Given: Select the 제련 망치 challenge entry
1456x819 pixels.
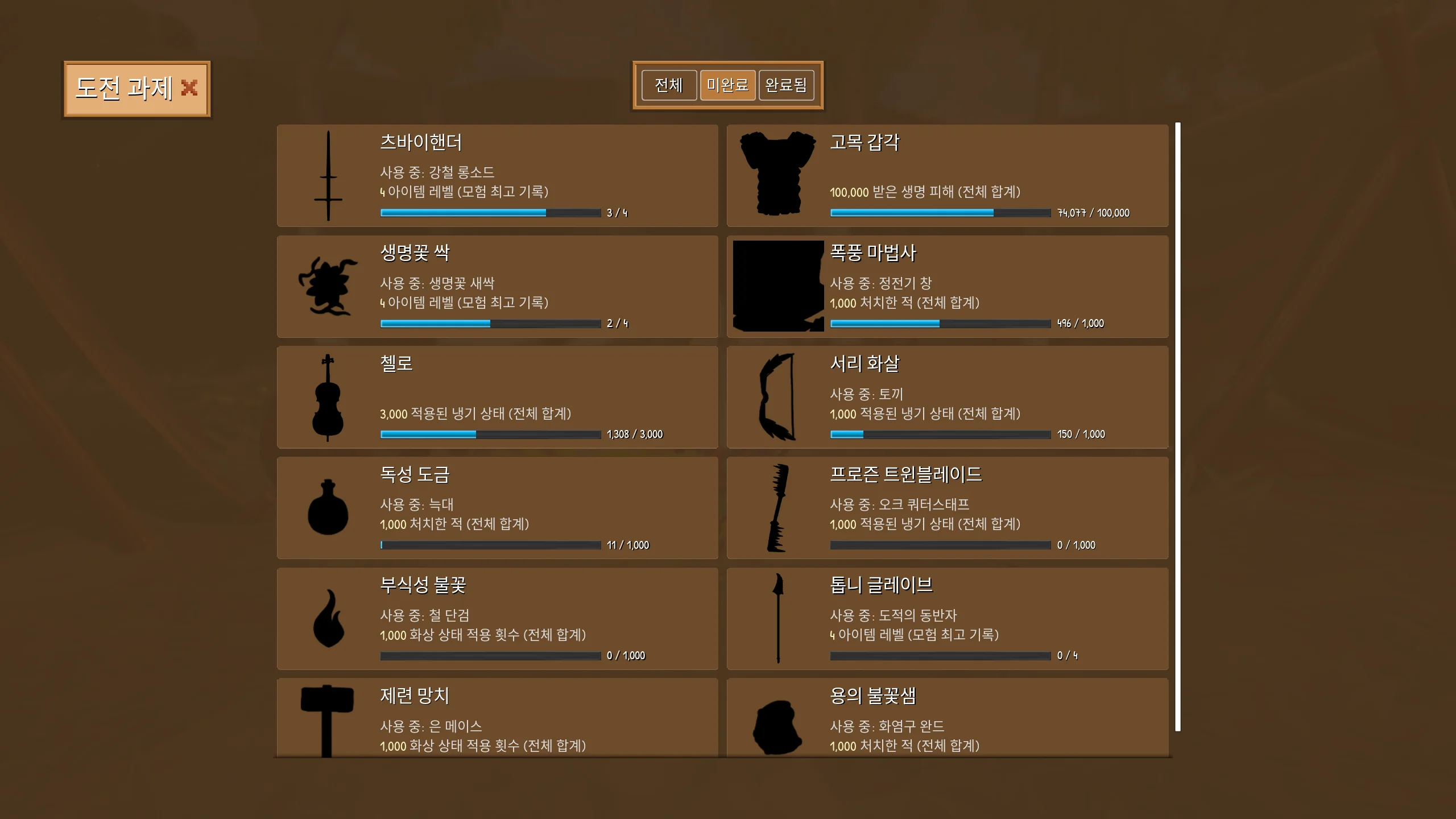Looking at the screenshot, I should [x=497, y=718].
